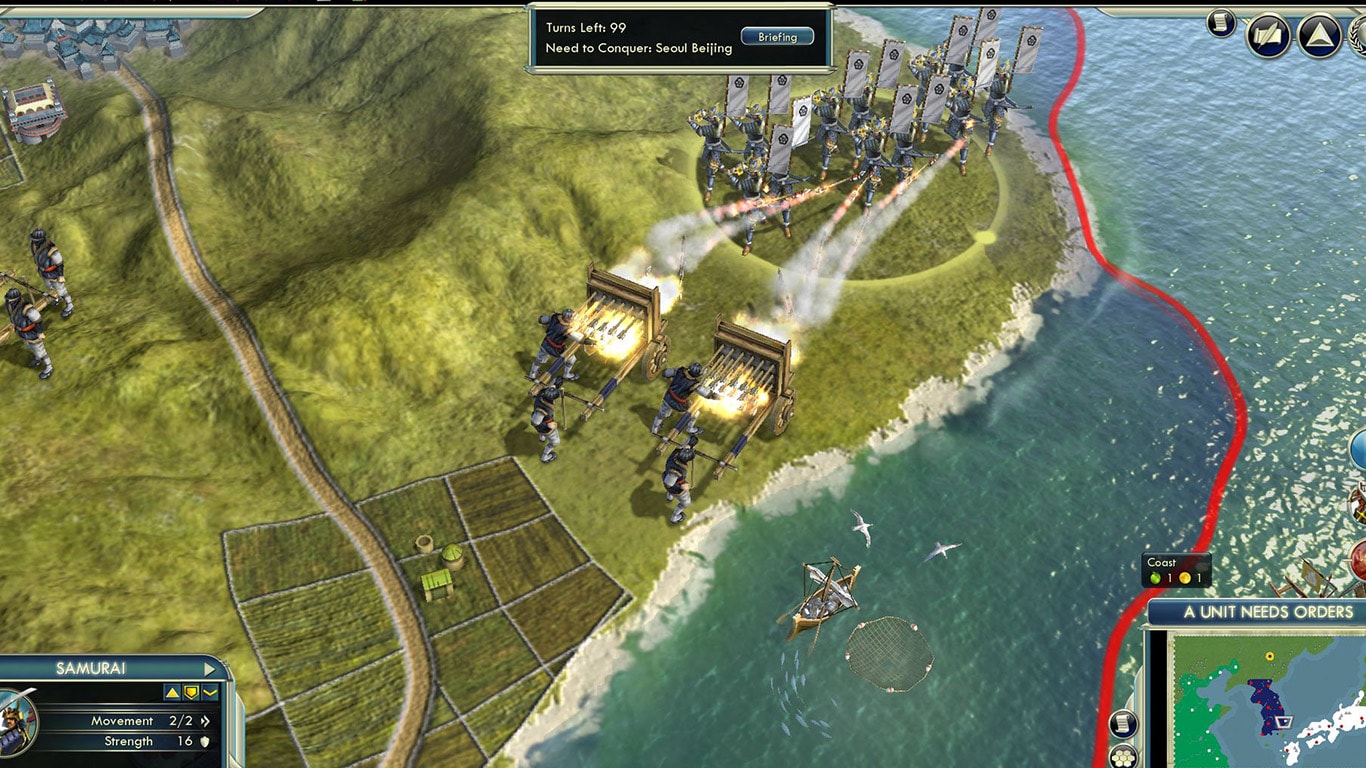This screenshot has height=768, width=1366.
Task: Toggle the blue down-arrow in the Samurai panel
Action: 211,691
